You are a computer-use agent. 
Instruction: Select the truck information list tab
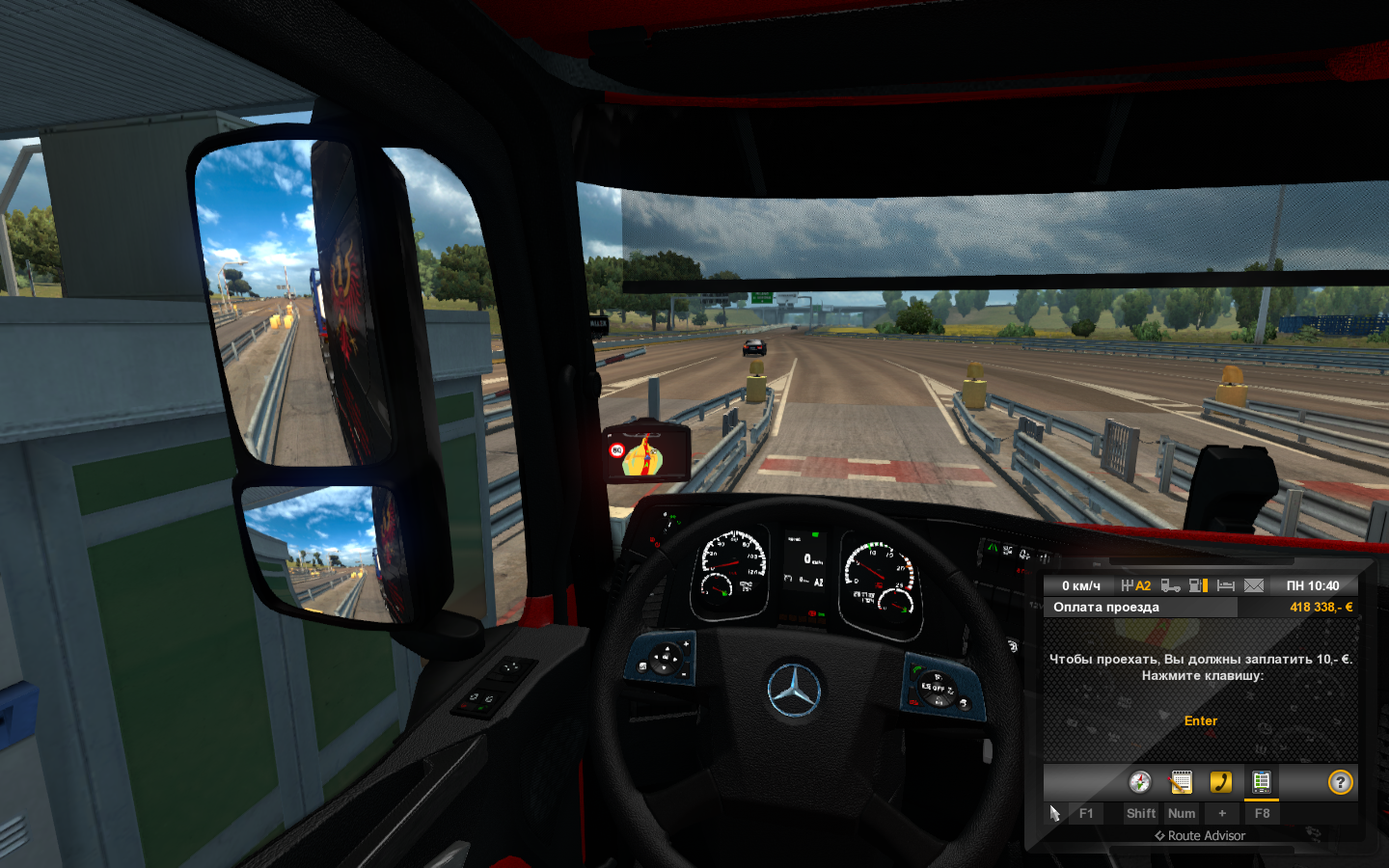tap(1262, 782)
